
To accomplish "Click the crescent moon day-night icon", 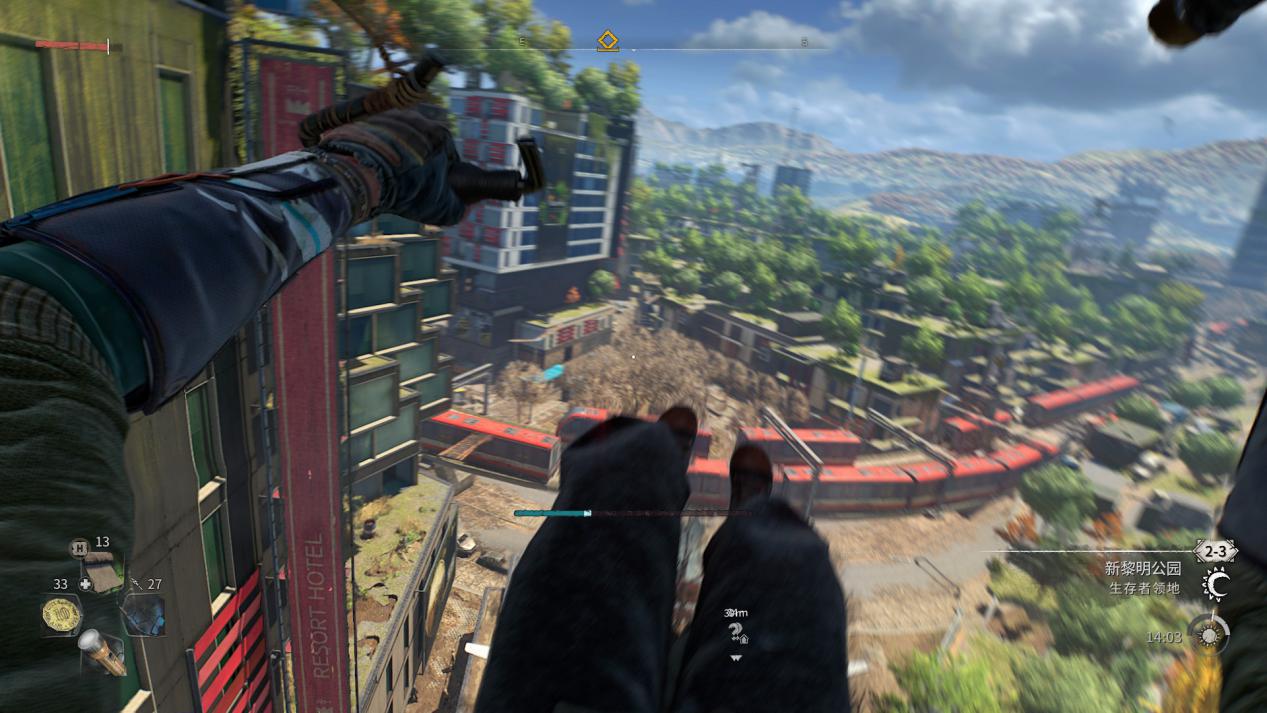I will 1217,585.
